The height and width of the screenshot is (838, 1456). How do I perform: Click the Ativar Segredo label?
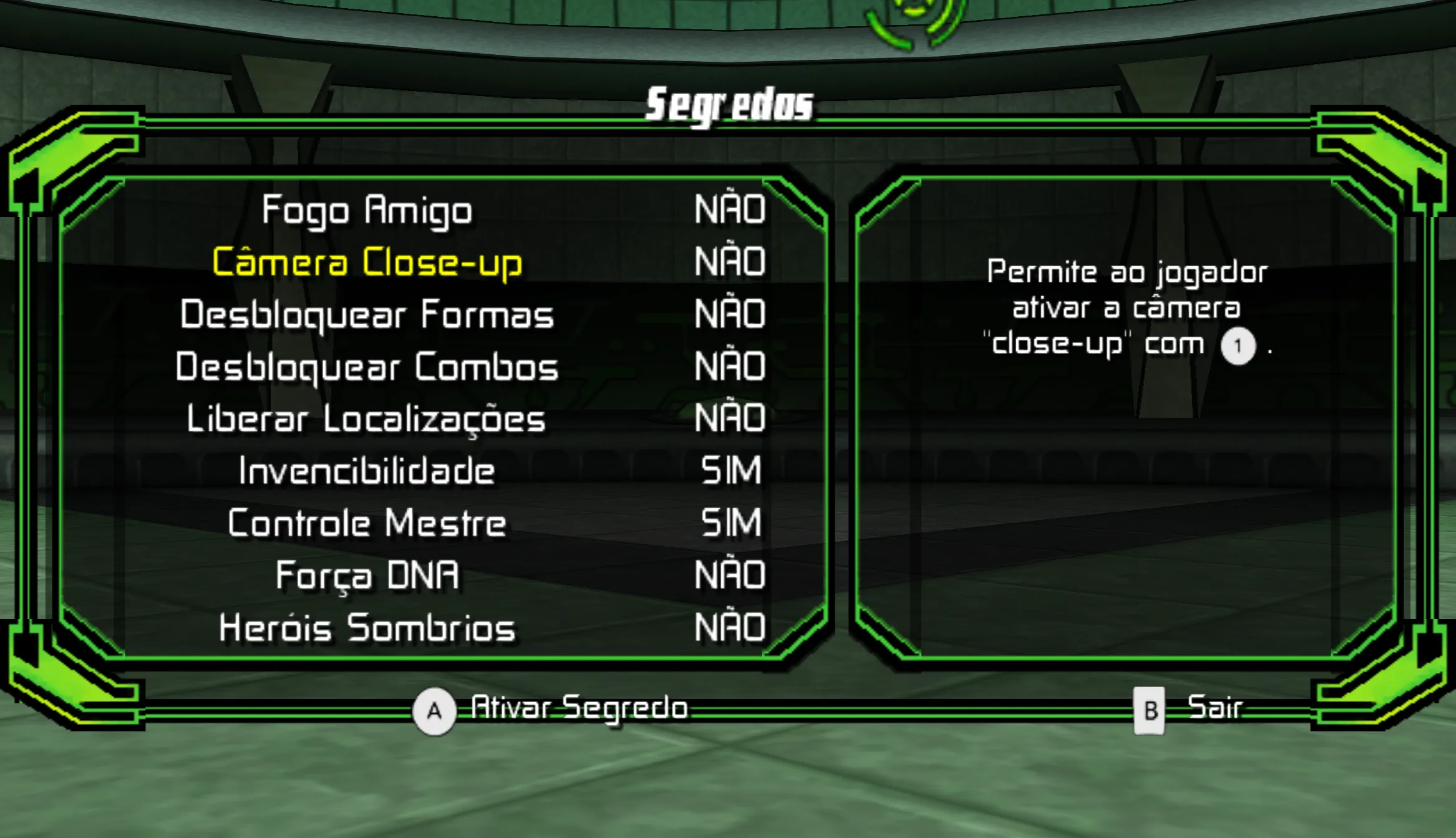pos(579,708)
